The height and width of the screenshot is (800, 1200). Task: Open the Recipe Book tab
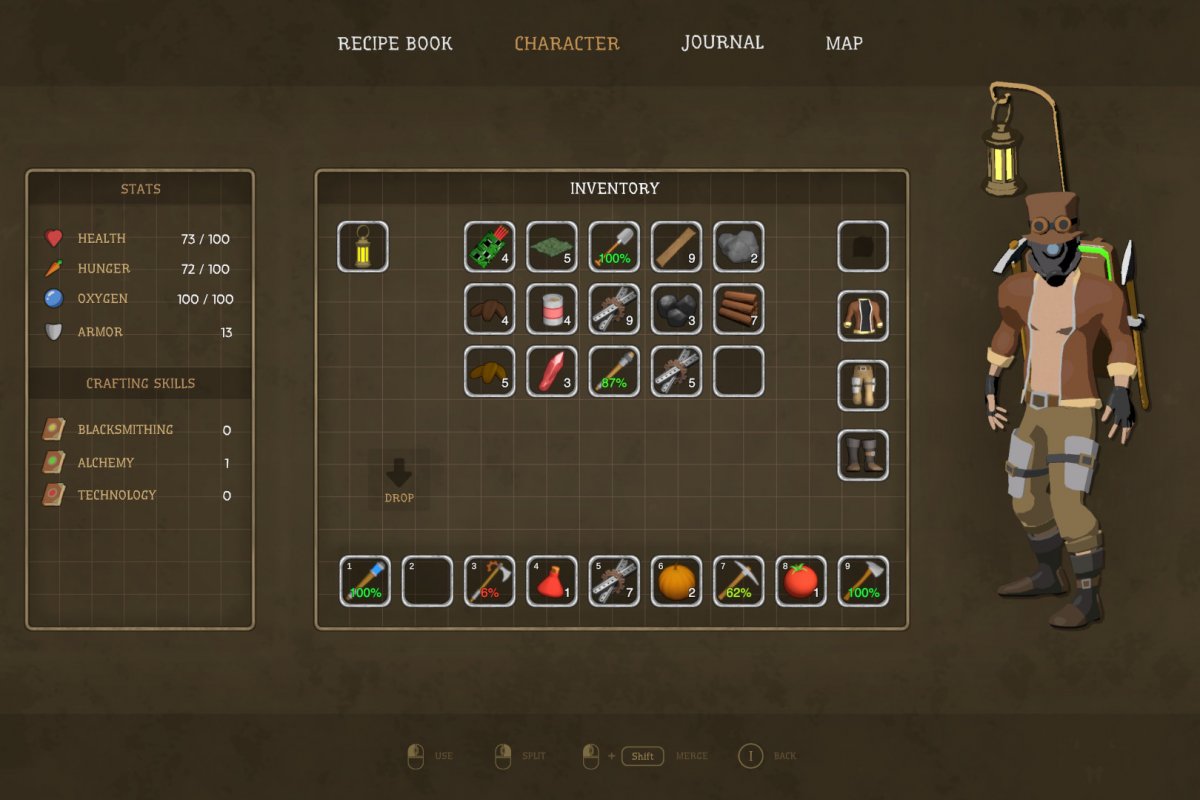[395, 43]
